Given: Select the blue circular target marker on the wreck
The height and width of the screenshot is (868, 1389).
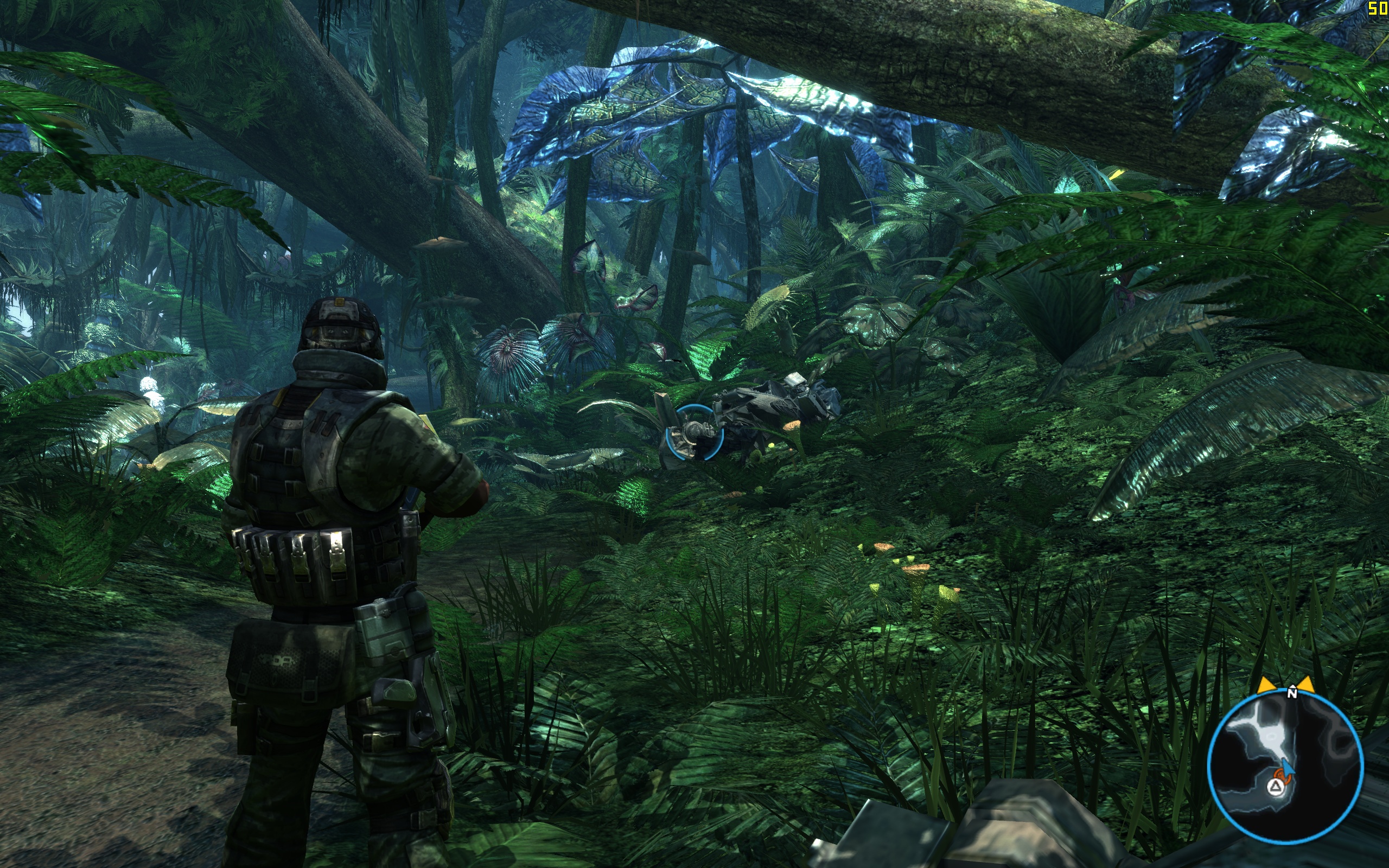Looking at the screenshot, I should point(693,432).
